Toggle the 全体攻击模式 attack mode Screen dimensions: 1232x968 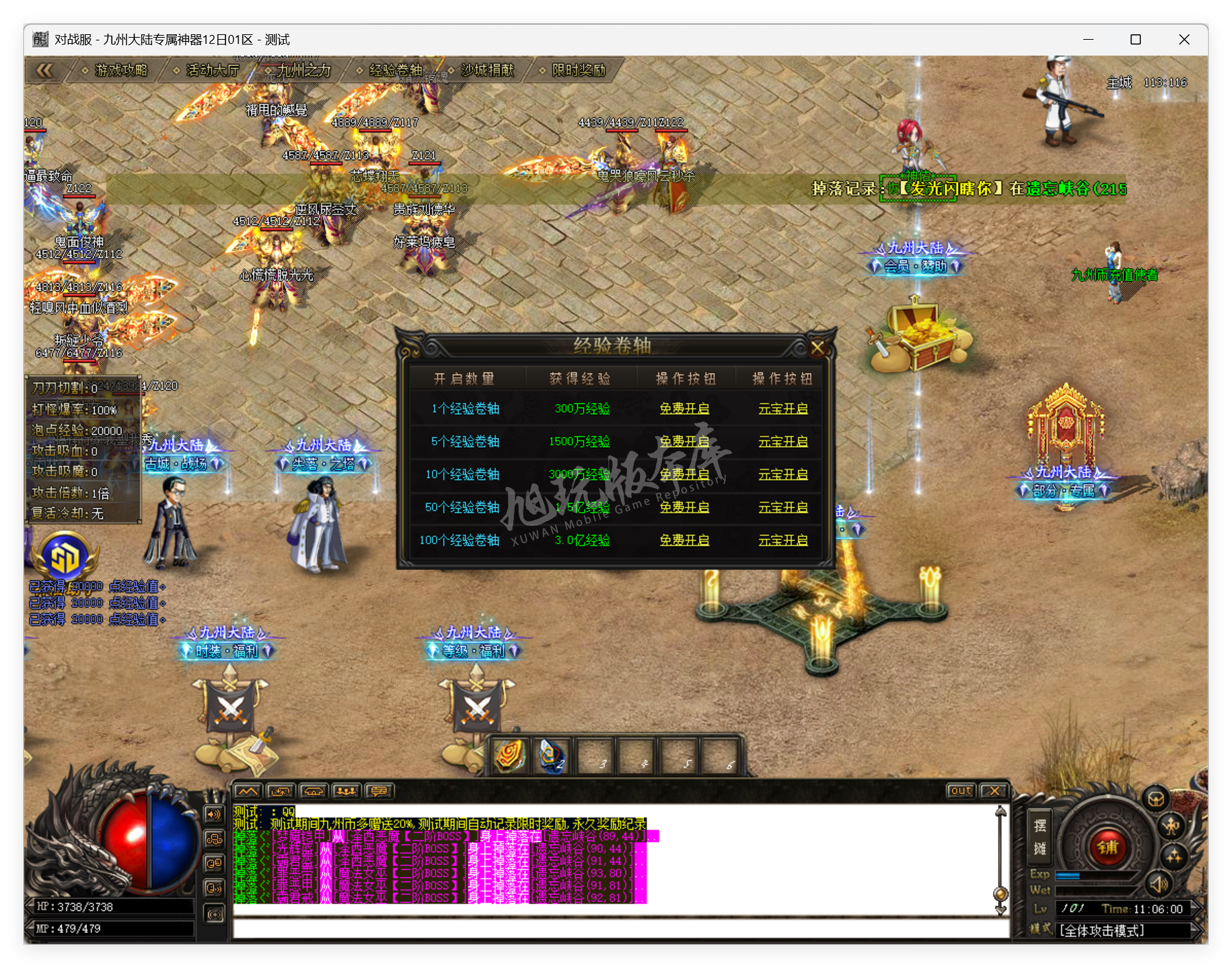click(x=1100, y=932)
